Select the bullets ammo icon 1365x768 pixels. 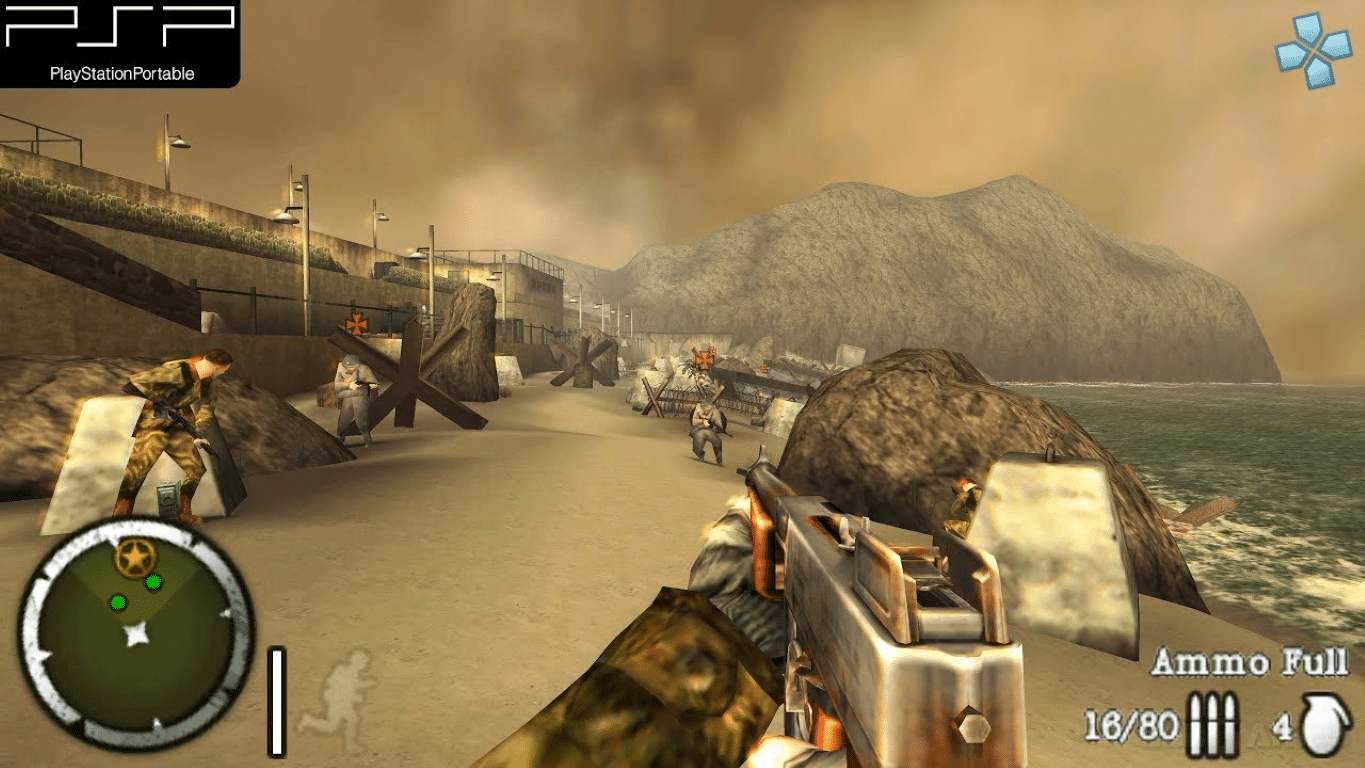1213,726
